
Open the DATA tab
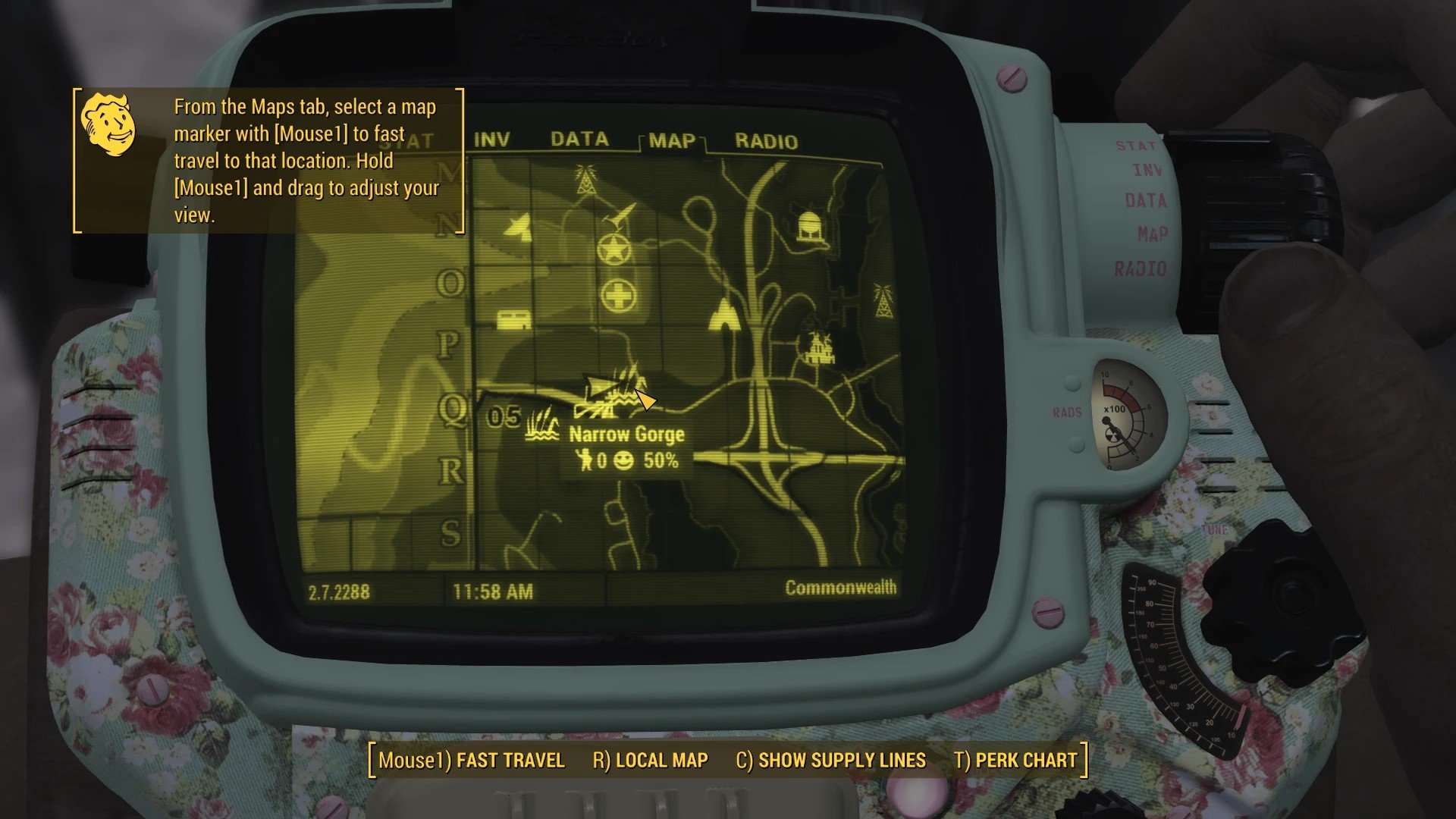[579, 140]
